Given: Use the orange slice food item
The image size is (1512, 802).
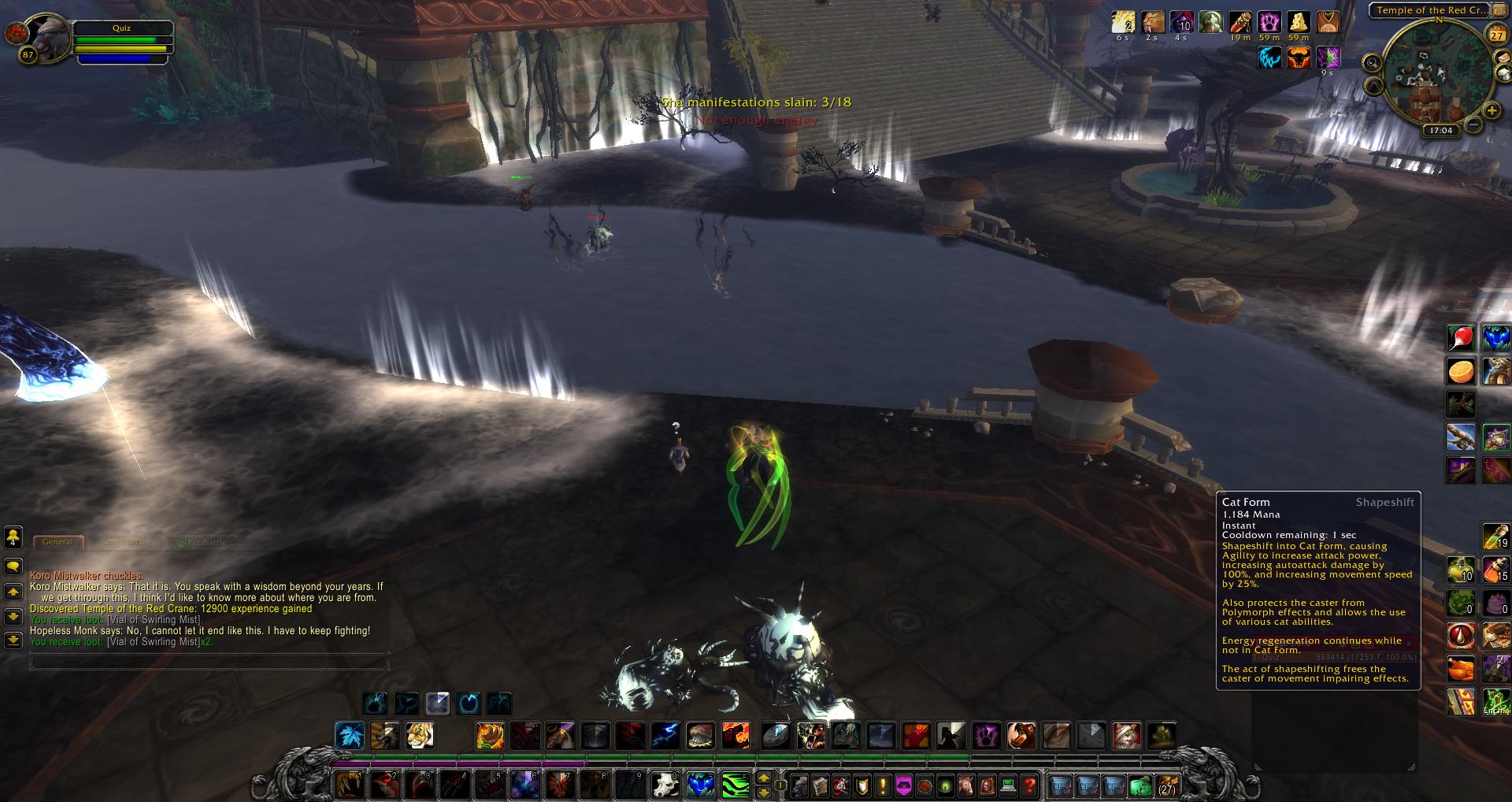Looking at the screenshot, I should [1461, 371].
